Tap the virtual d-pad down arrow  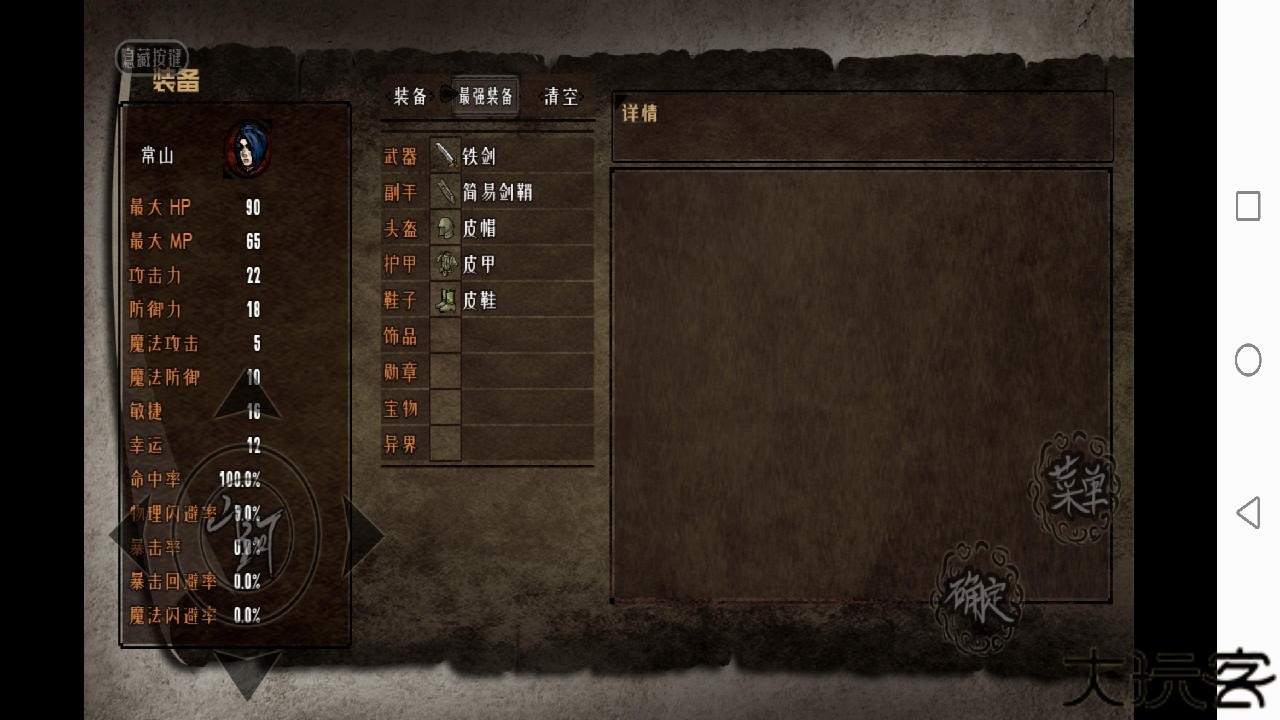(247, 674)
